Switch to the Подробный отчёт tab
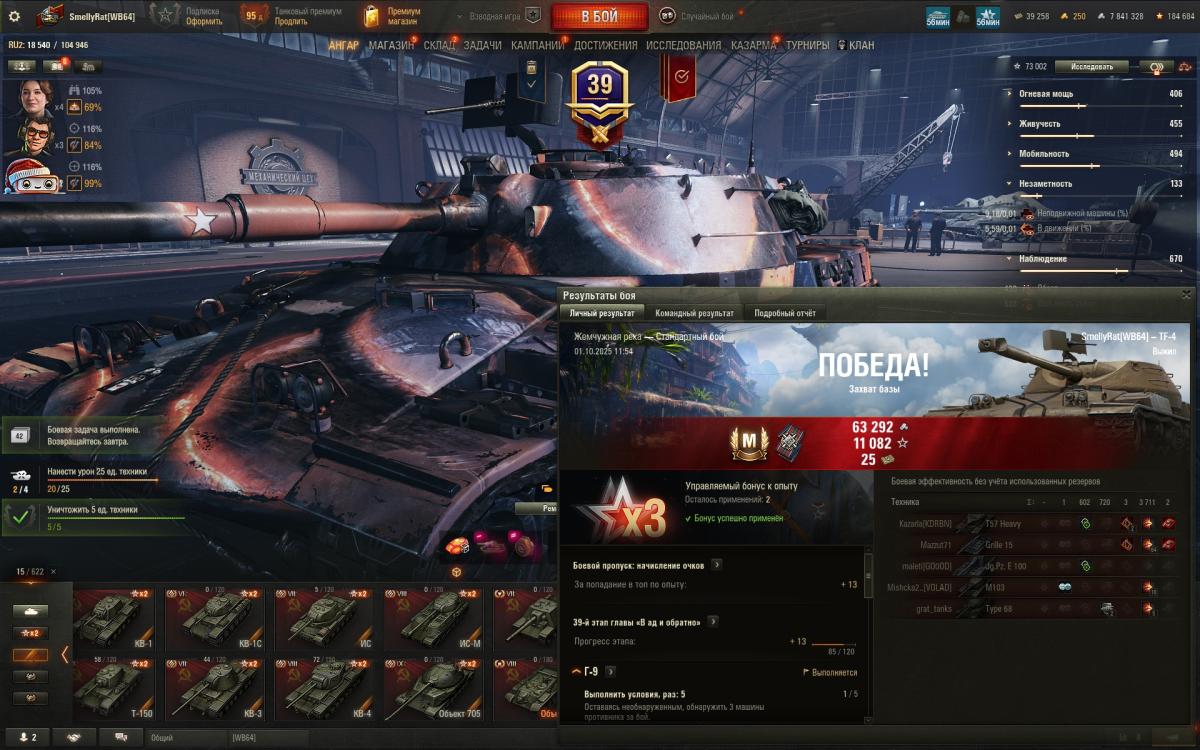The width and height of the screenshot is (1200, 750). (785, 313)
